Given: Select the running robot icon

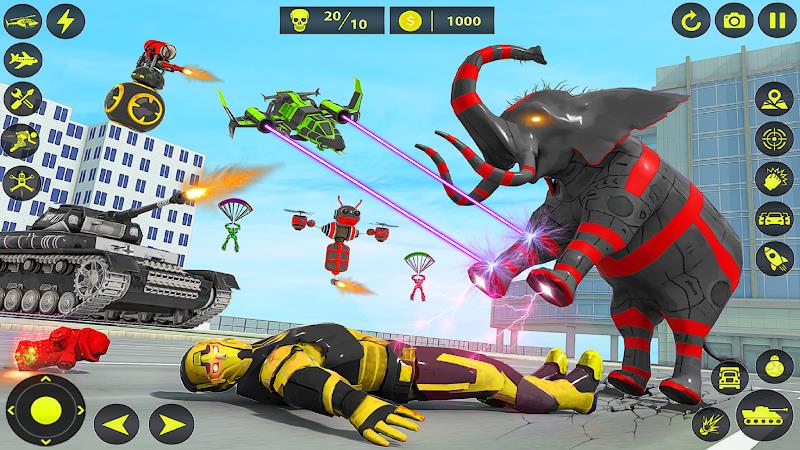Looking at the screenshot, I should [20, 139].
